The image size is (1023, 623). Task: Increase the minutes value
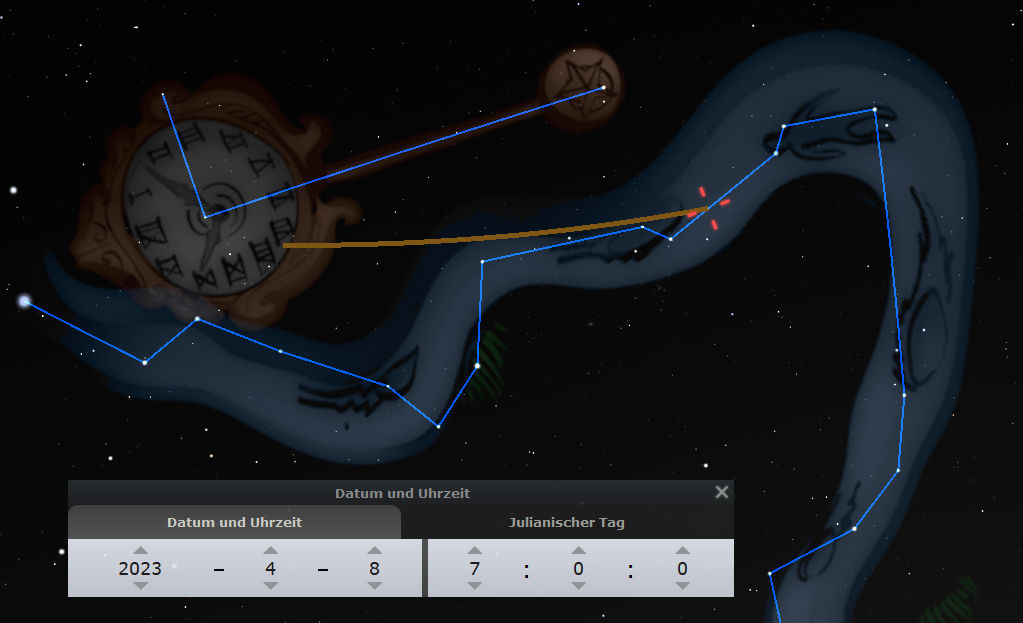pos(578,550)
